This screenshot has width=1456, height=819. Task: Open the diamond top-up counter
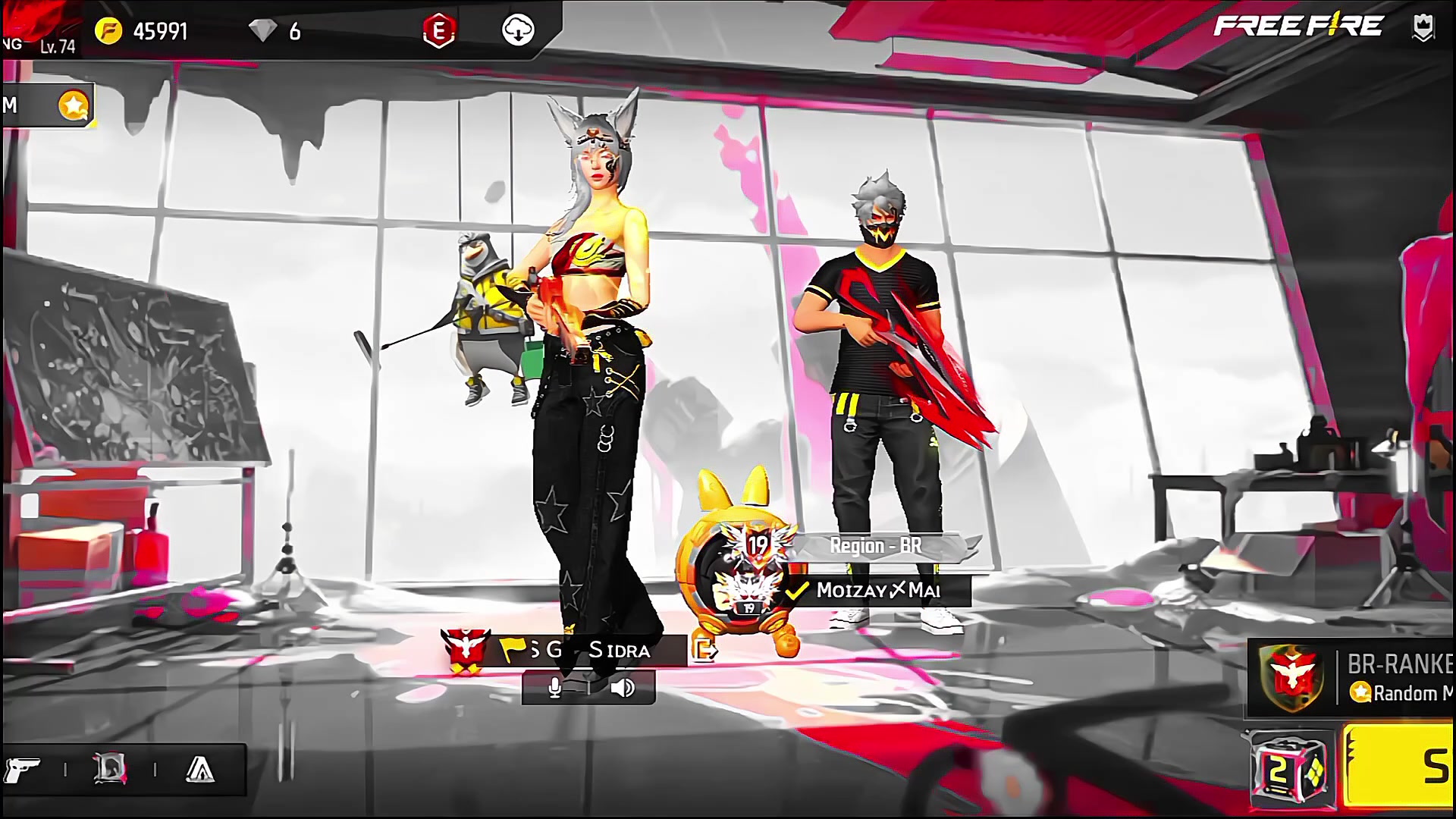pos(276,31)
